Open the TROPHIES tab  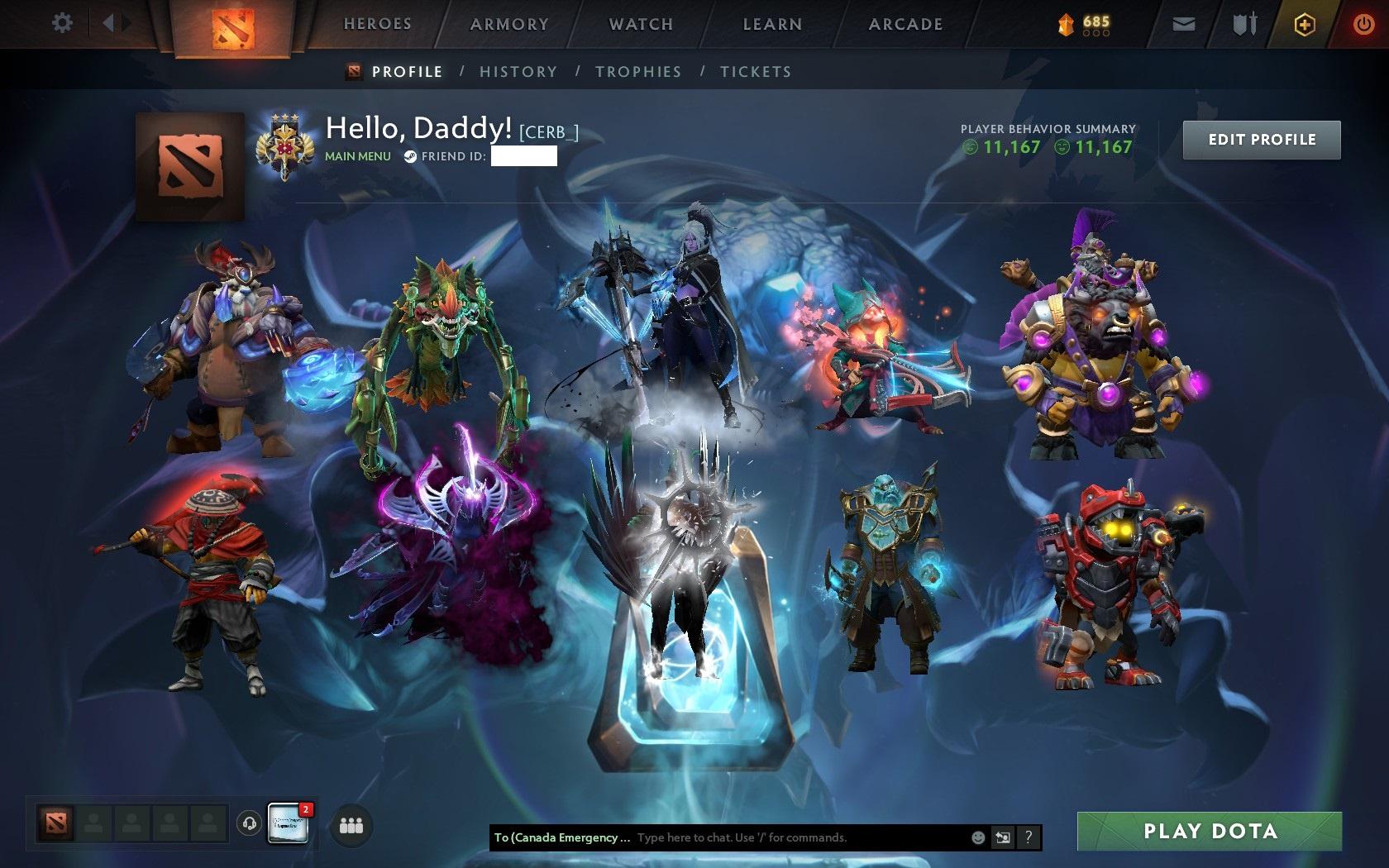pos(637,72)
